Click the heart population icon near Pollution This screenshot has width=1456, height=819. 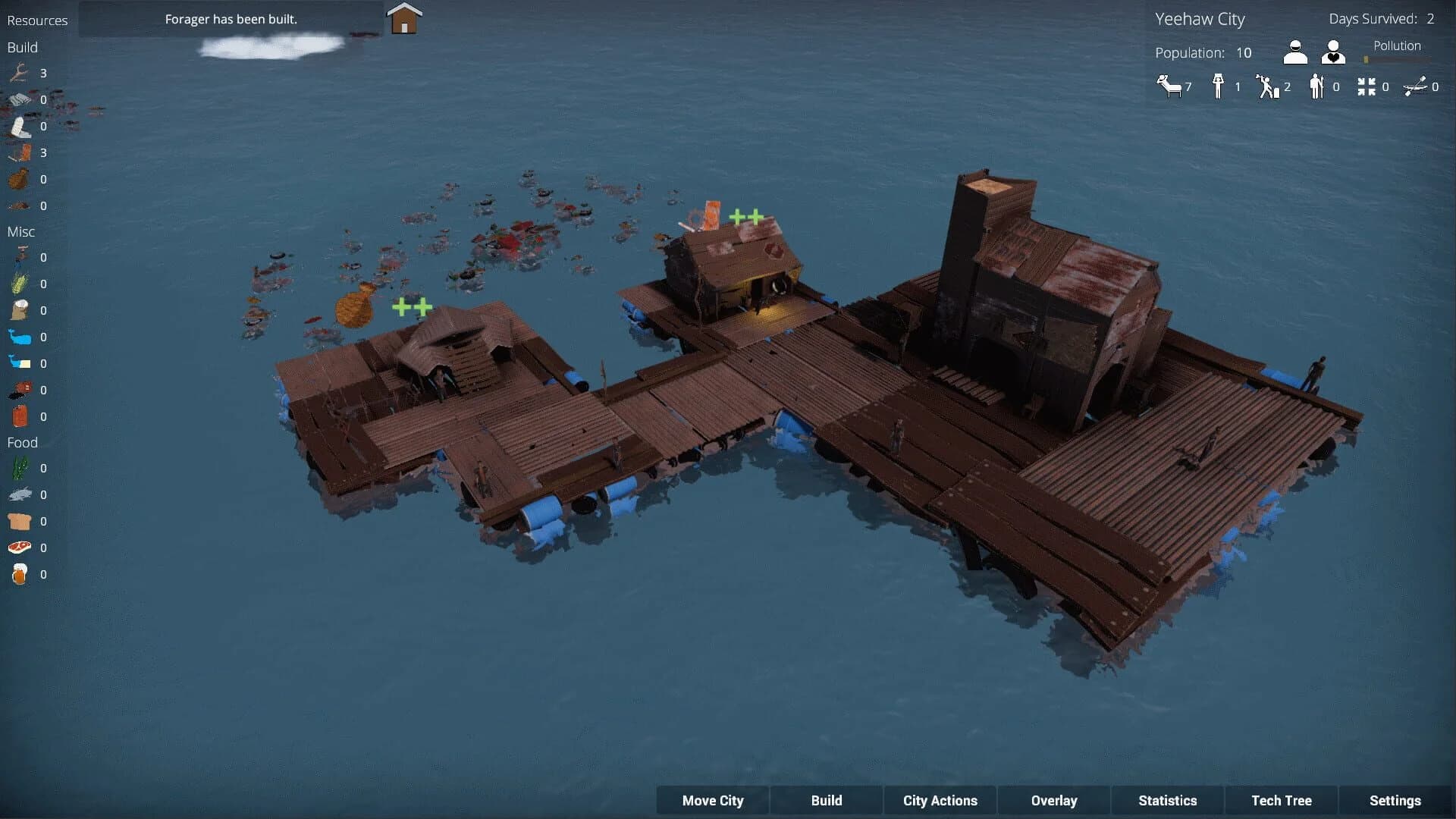[1332, 52]
